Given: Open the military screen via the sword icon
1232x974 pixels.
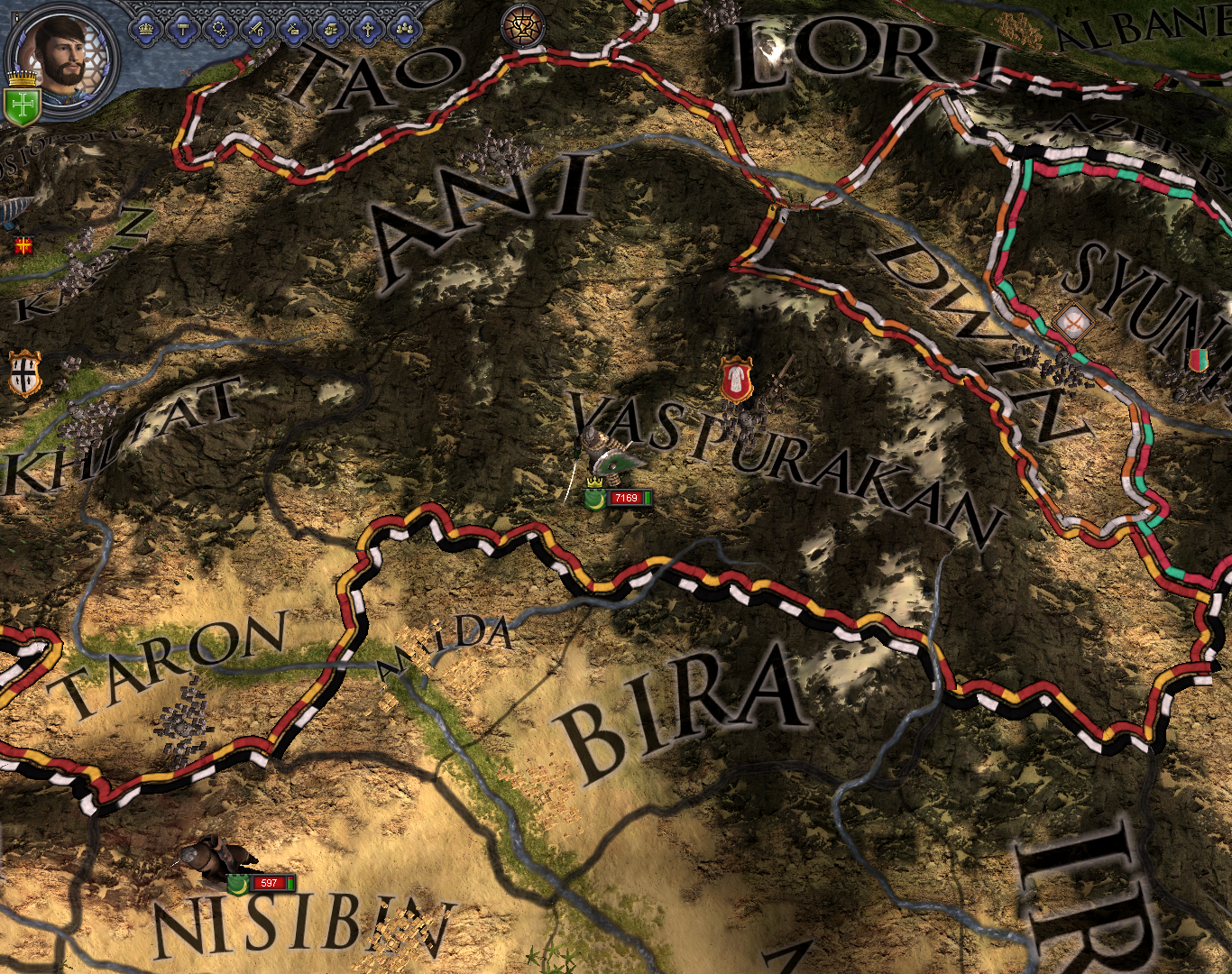Looking at the screenshot, I should (255, 28).
